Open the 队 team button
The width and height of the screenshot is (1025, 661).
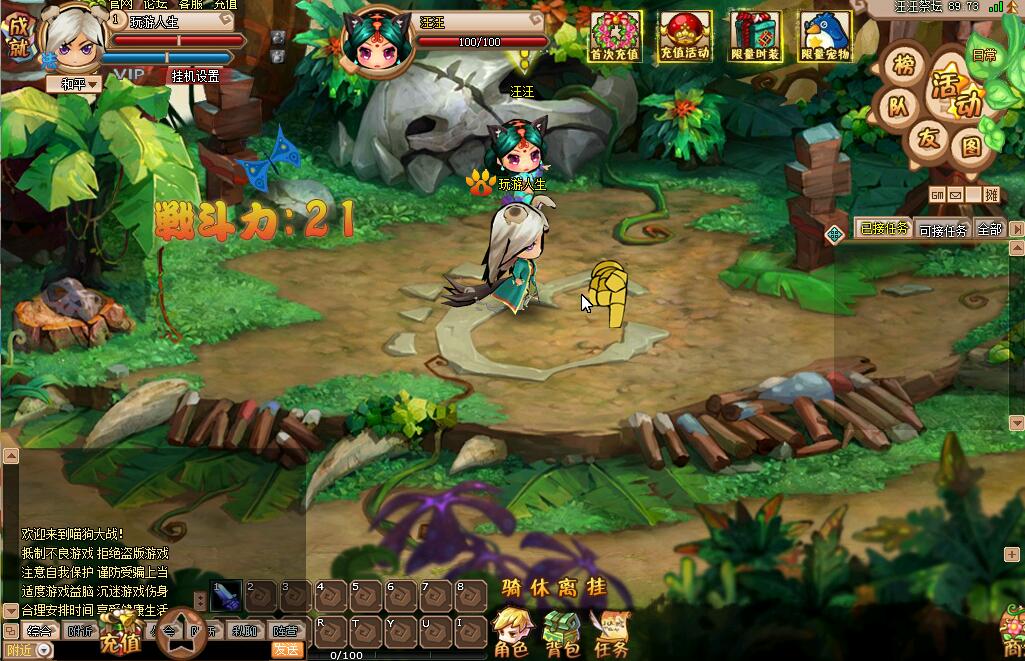coord(899,105)
